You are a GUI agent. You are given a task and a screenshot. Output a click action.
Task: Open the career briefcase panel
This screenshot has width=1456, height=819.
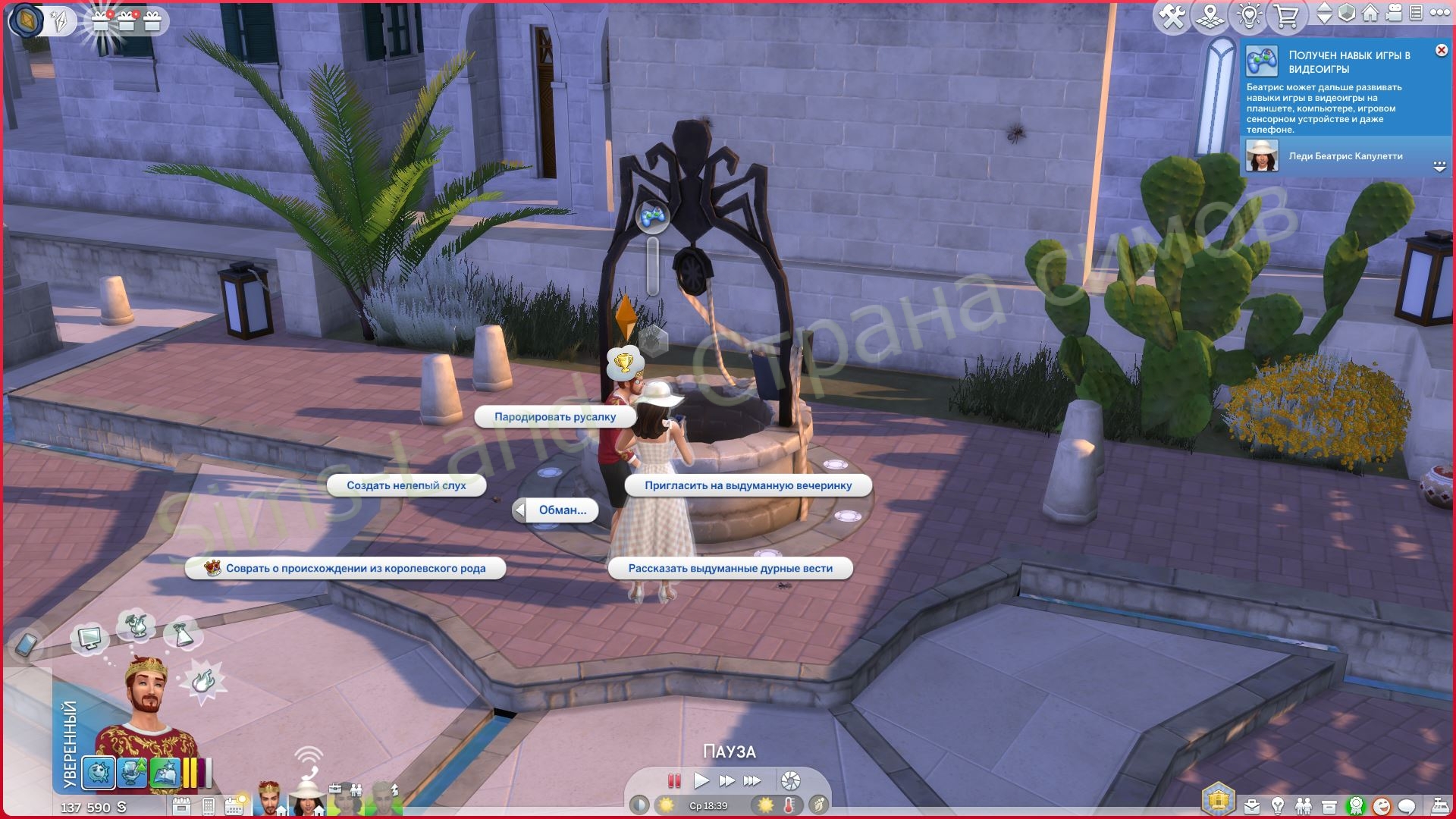pos(1252,805)
